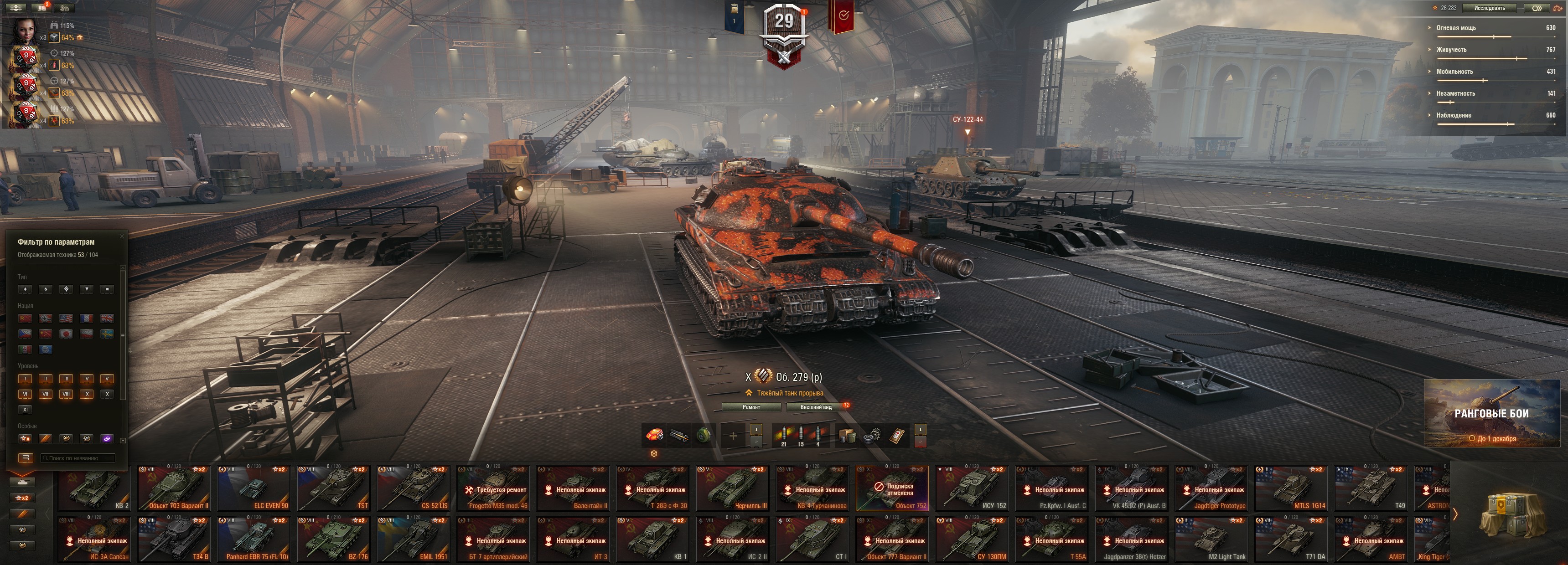Open the empty equipment slot with plus sign
This screenshot has height=565, width=1568.
tap(733, 436)
